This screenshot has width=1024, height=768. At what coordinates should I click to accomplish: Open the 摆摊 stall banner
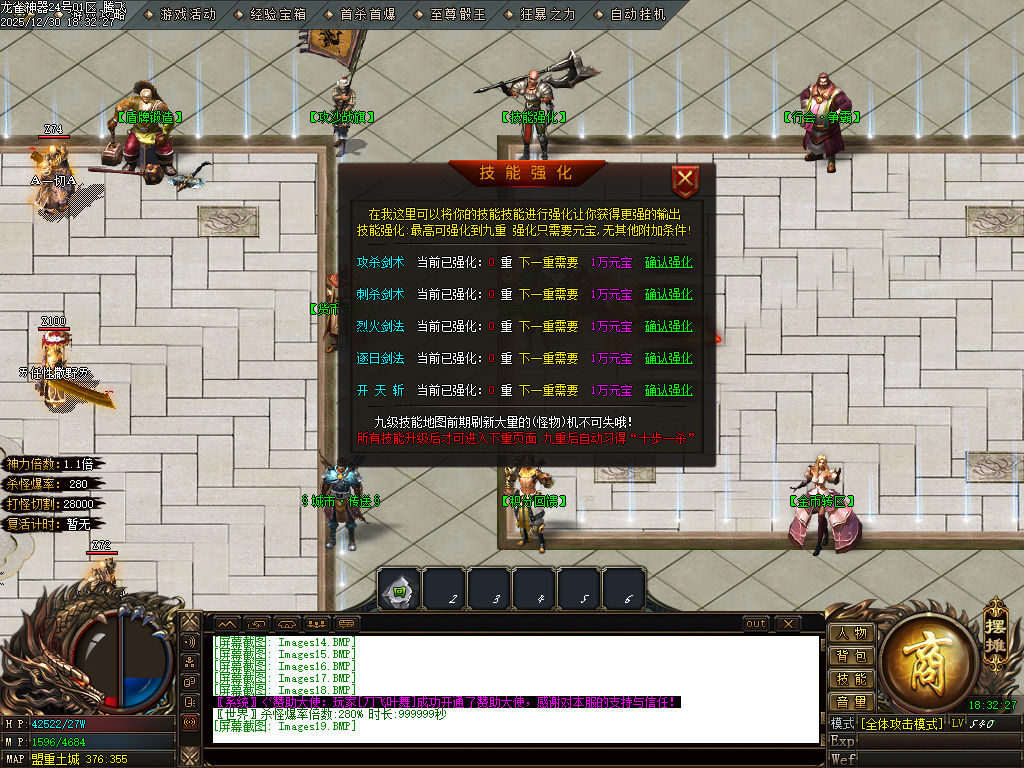(995, 630)
